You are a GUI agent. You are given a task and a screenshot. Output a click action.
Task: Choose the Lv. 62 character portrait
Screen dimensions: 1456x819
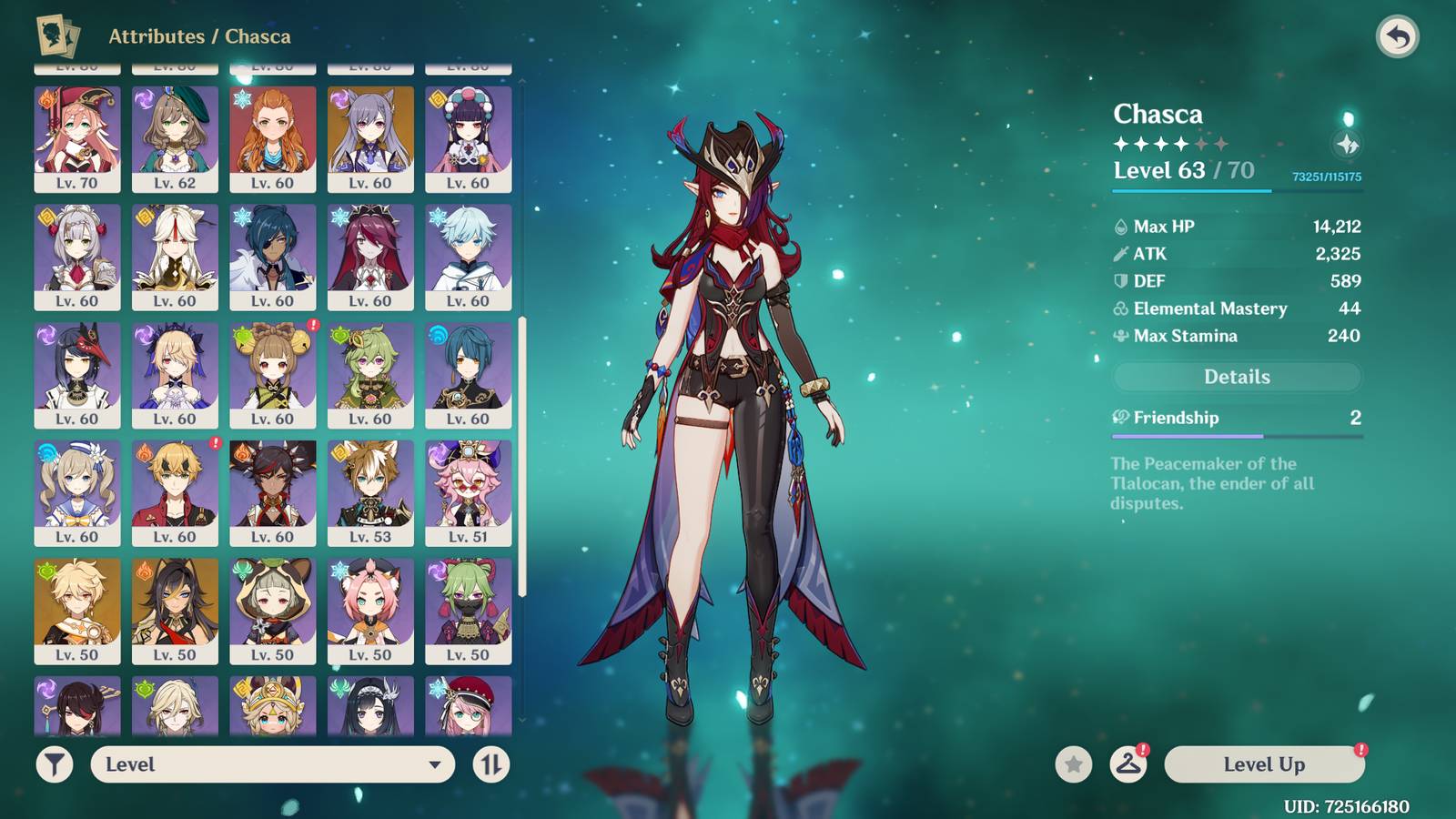(x=175, y=139)
